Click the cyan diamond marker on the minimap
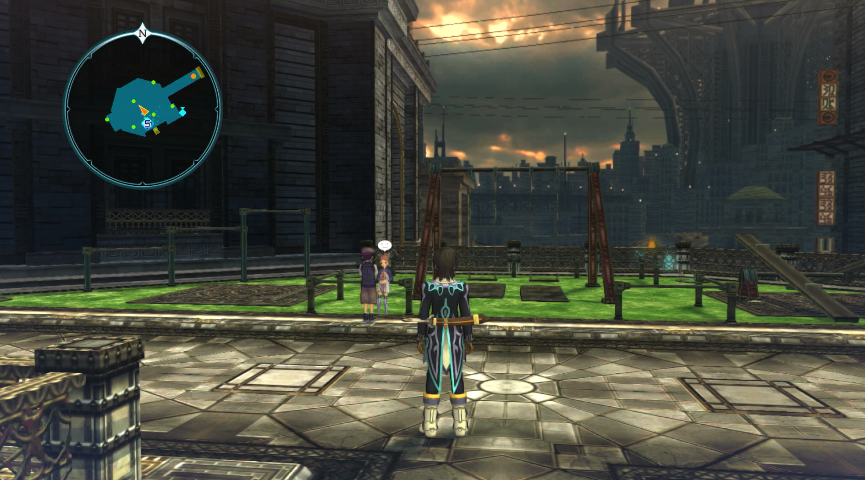This screenshot has width=865, height=480. 182,112
